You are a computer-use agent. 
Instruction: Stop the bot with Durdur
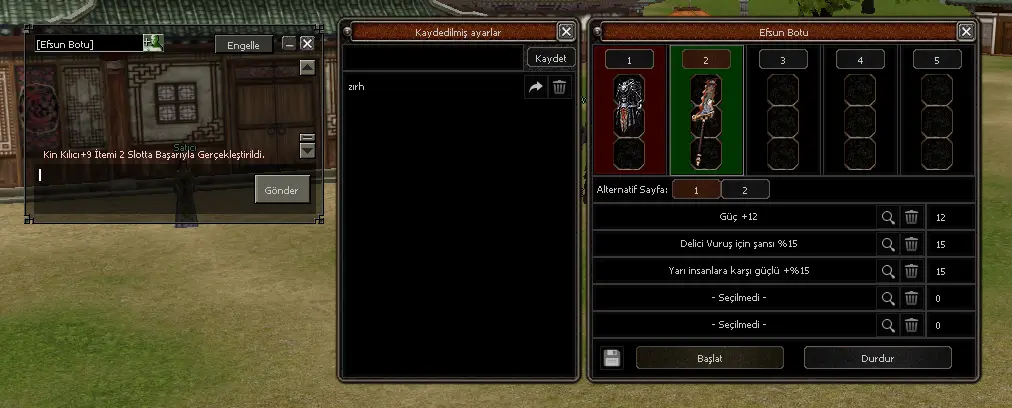[877, 357]
